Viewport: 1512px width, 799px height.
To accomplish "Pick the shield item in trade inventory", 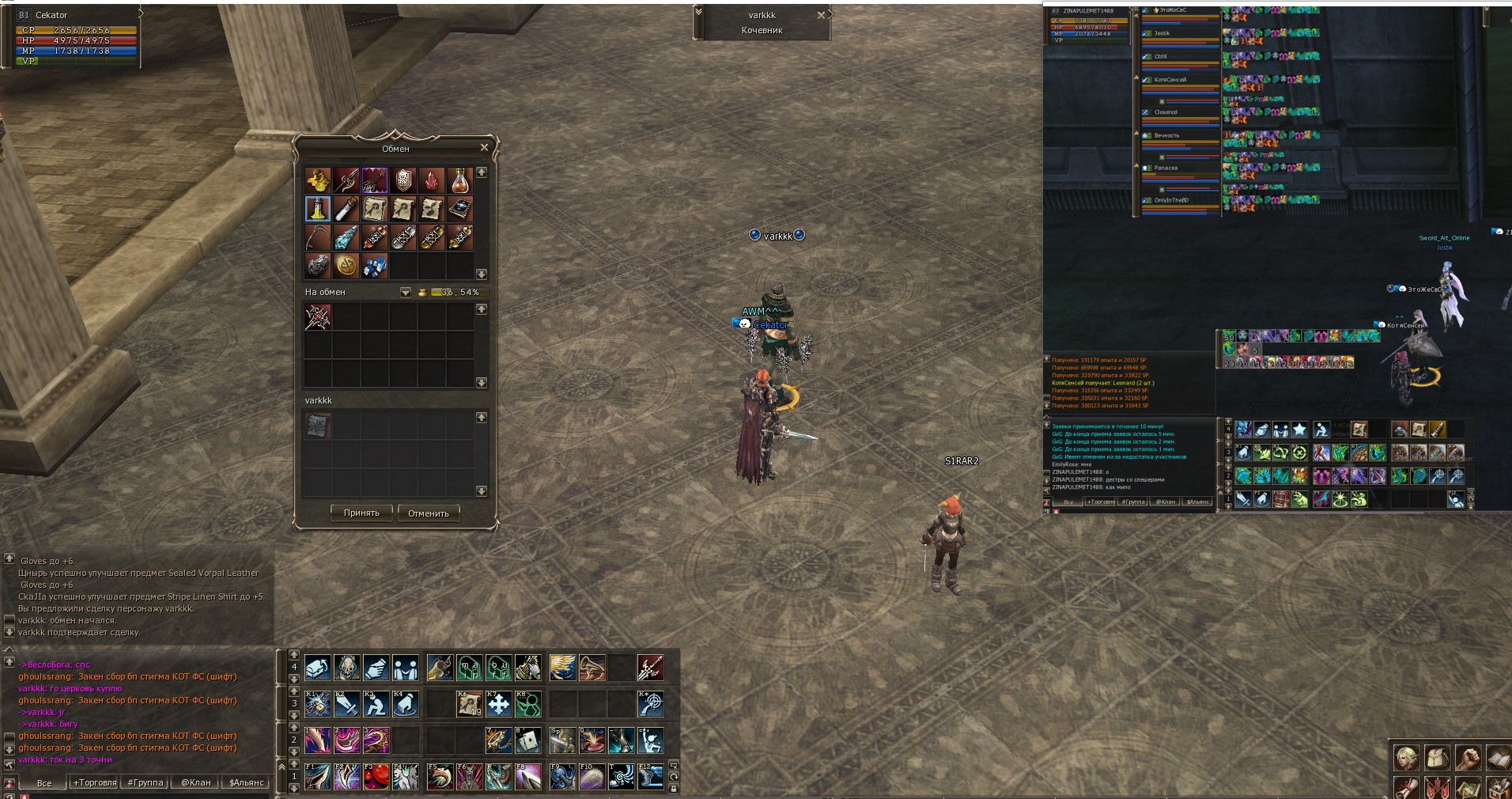I will click(x=403, y=181).
